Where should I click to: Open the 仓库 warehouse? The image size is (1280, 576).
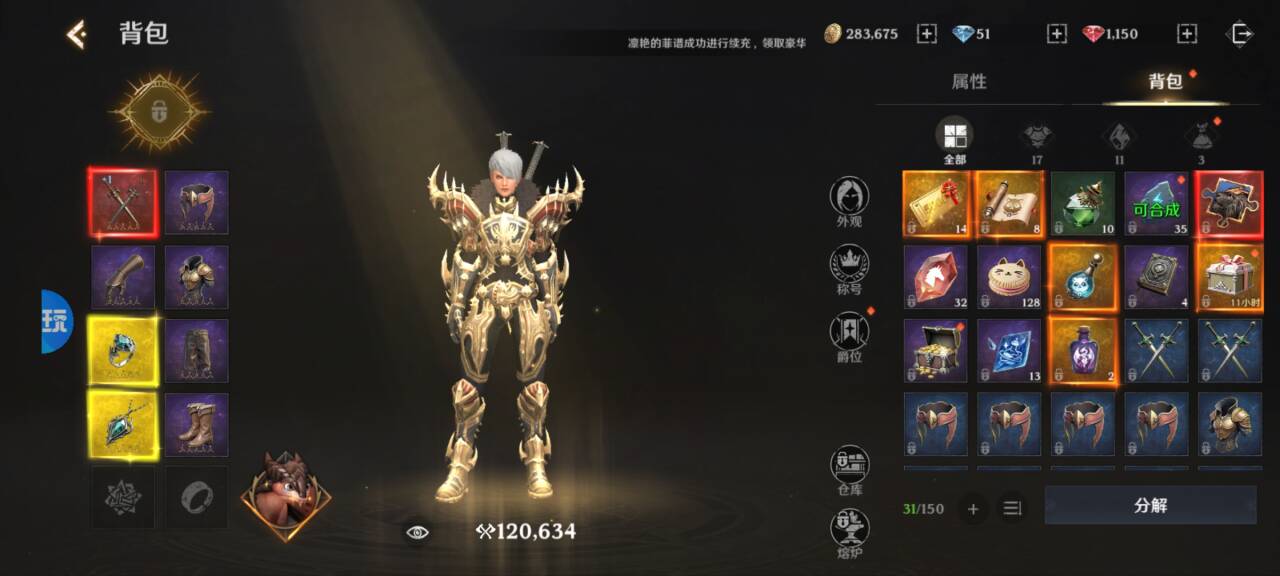pos(849,470)
